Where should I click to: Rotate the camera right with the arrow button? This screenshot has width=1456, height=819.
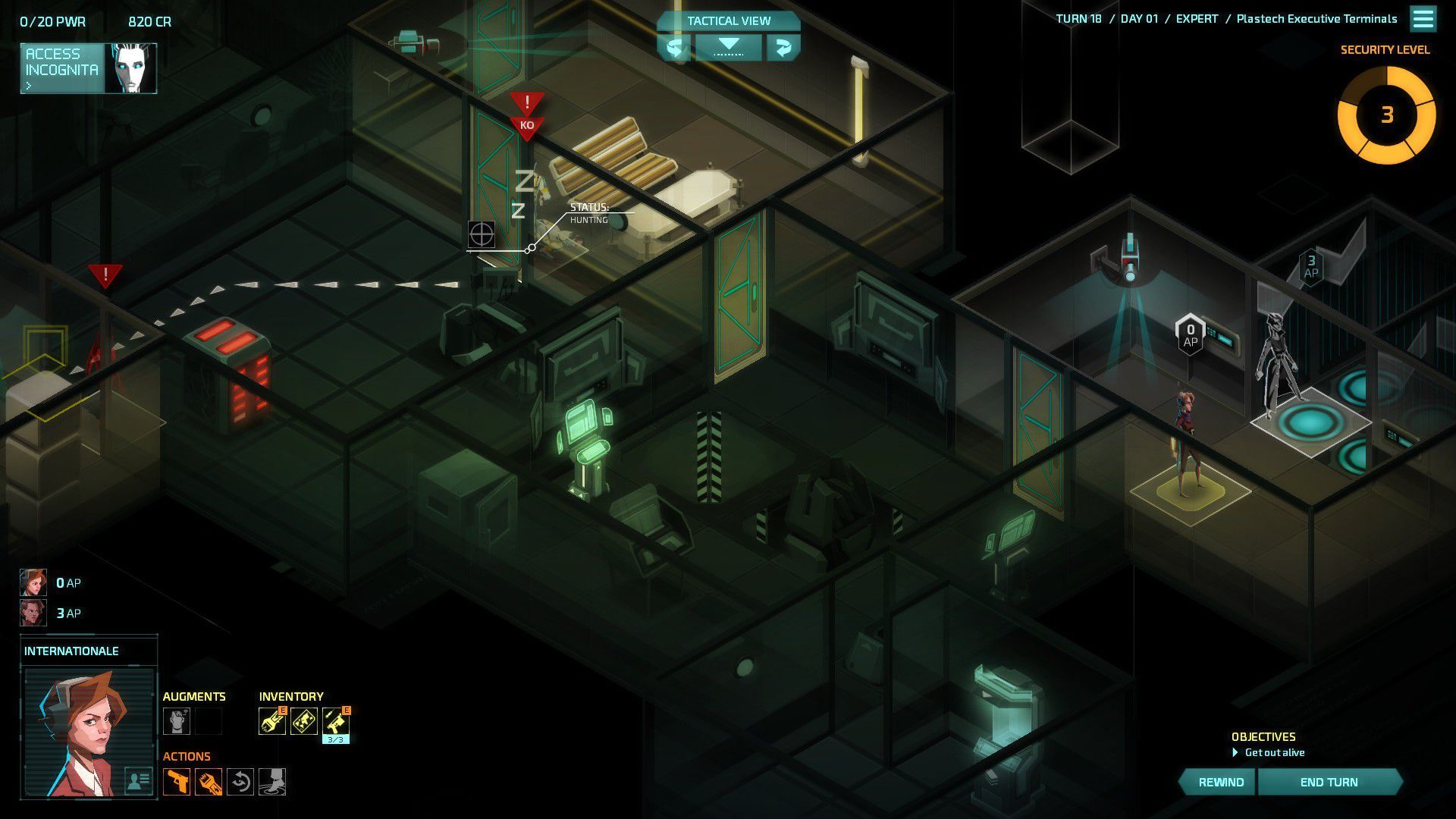coord(783,48)
